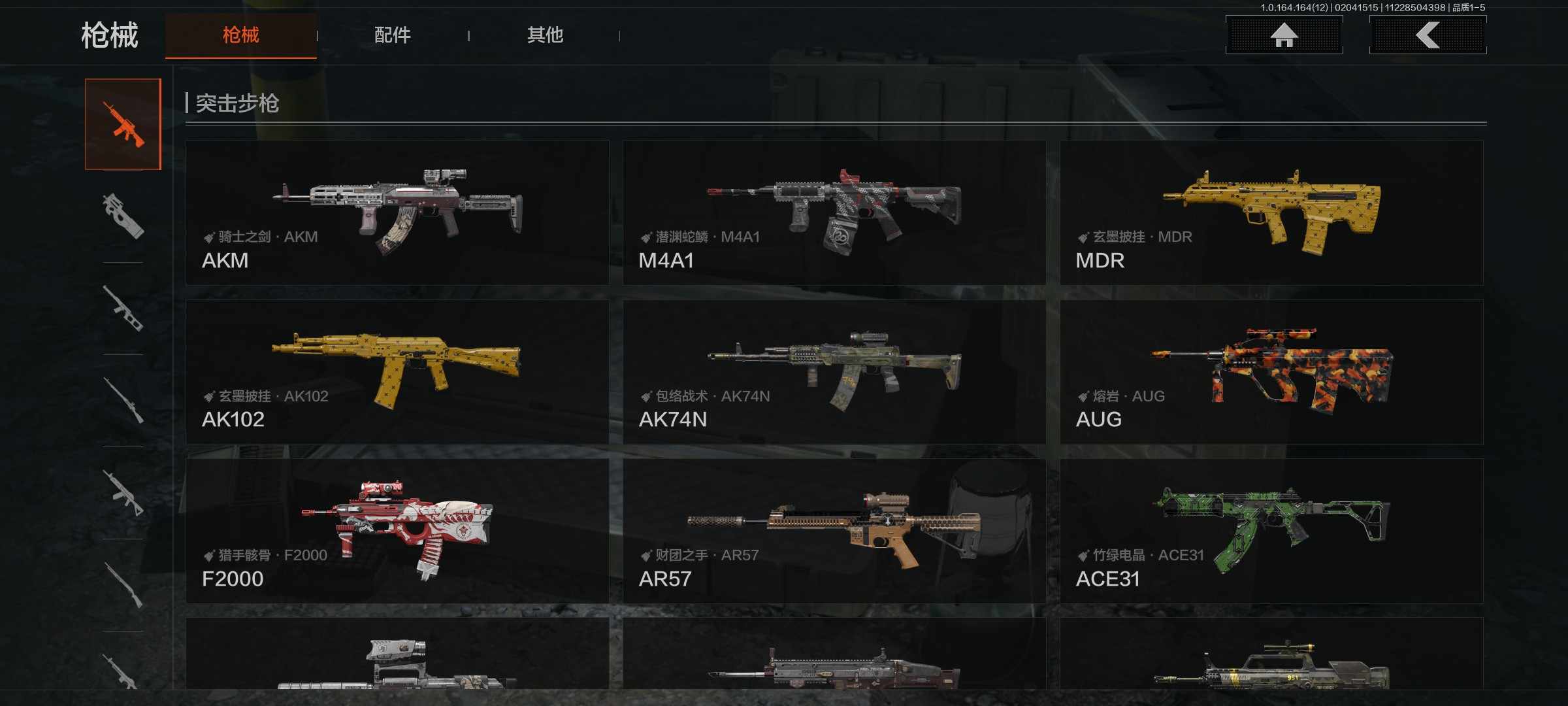Open the M4A1 weapon card
This screenshot has width=1568, height=706.
click(834, 212)
